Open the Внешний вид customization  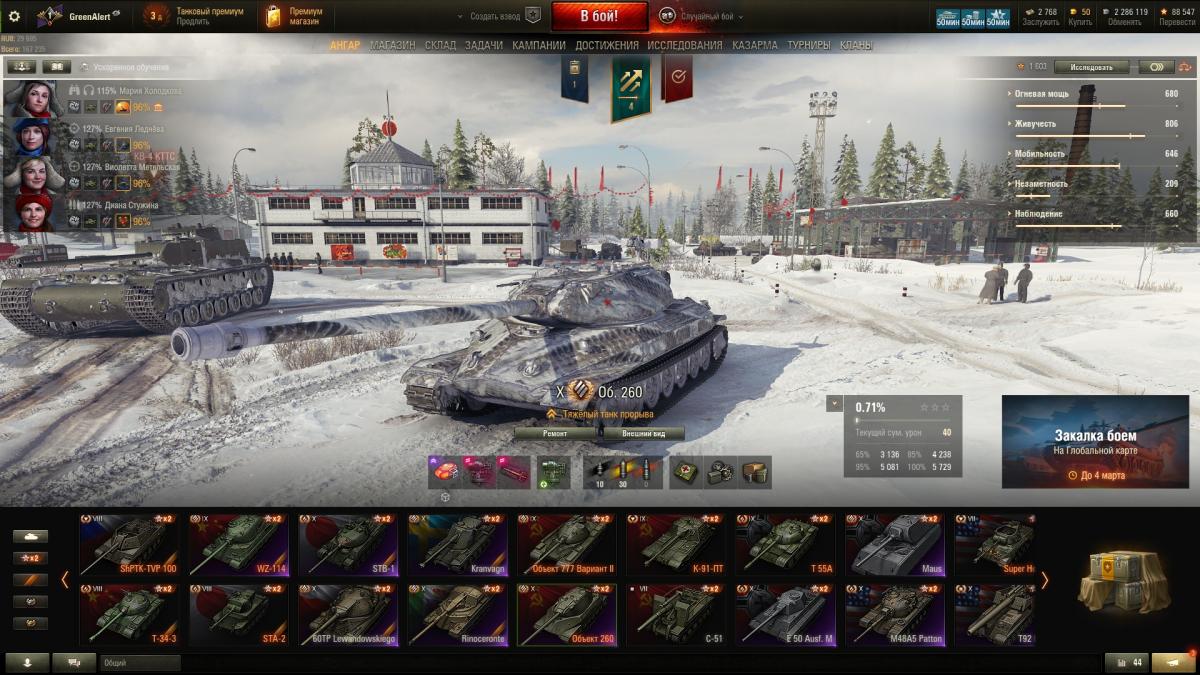pyautogui.click(x=643, y=433)
